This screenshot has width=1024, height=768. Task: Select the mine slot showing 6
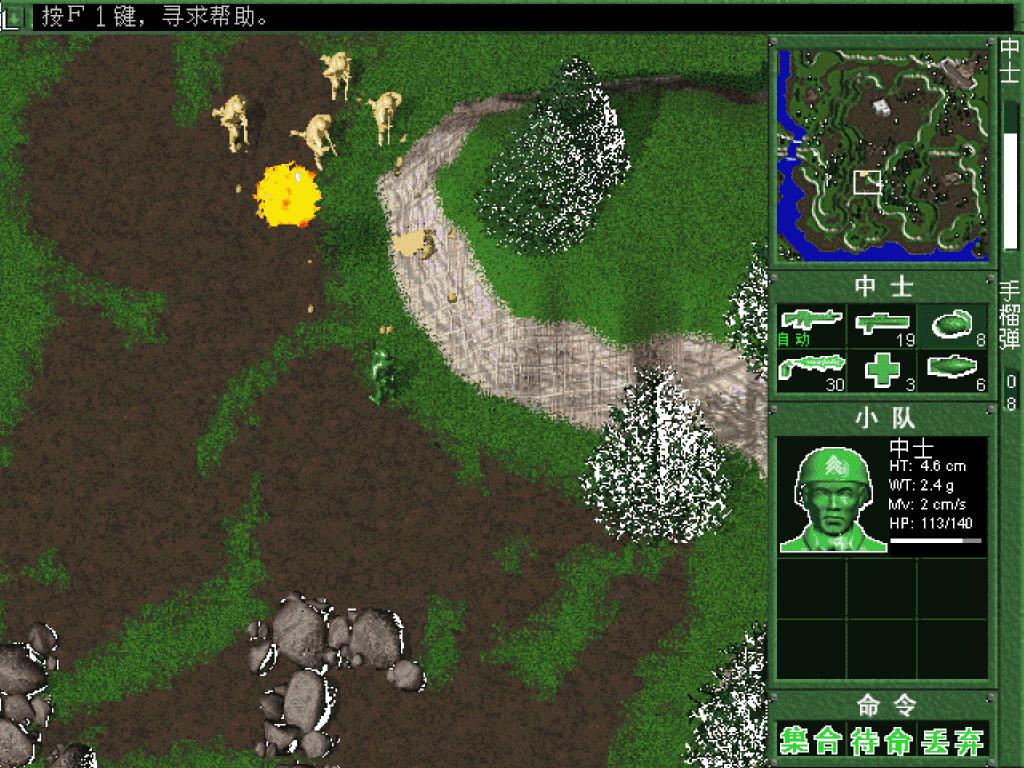tap(953, 370)
